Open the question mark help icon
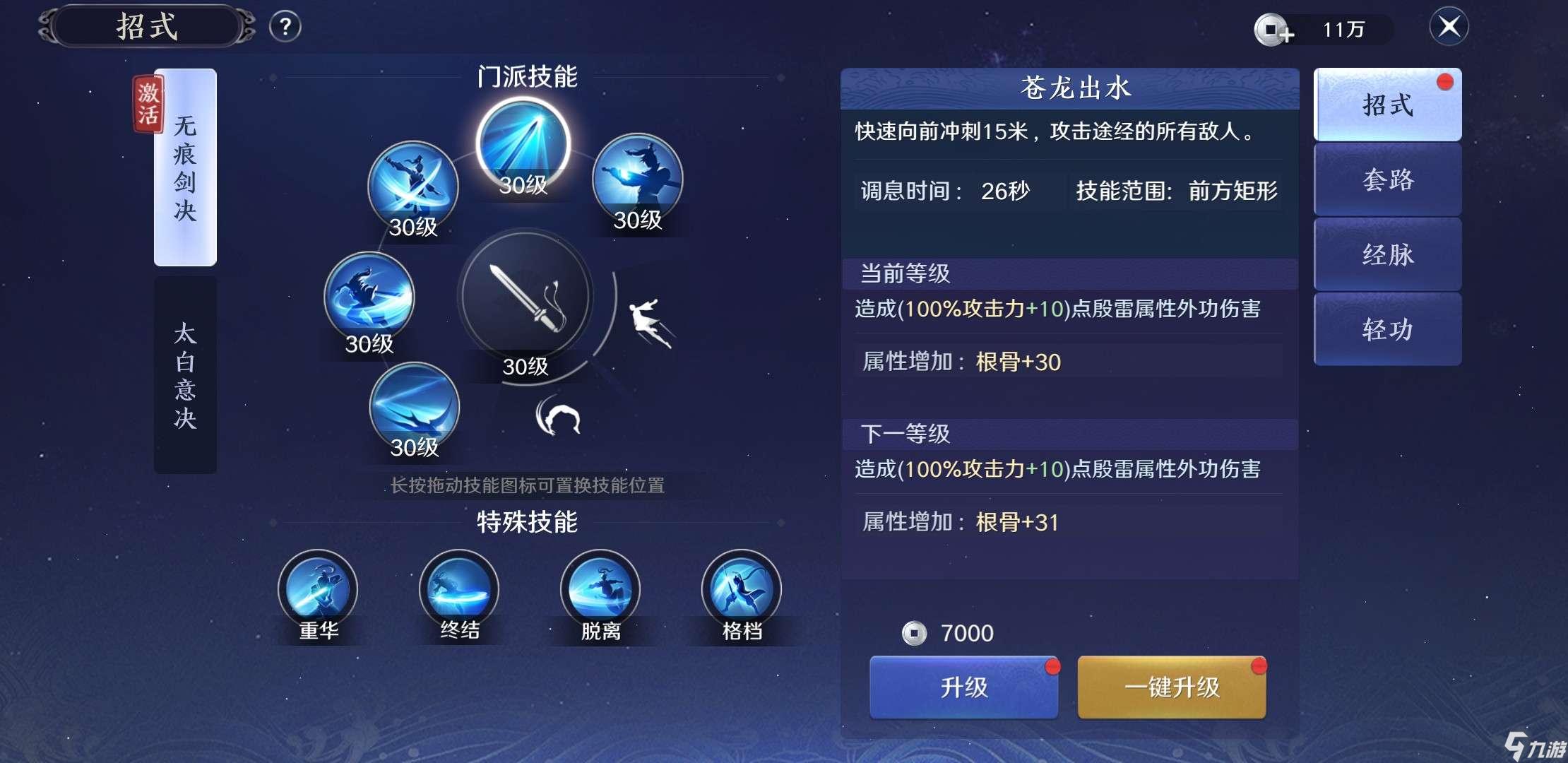Image resolution: width=1568 pixels, height=763 pixels. point(285,26)
